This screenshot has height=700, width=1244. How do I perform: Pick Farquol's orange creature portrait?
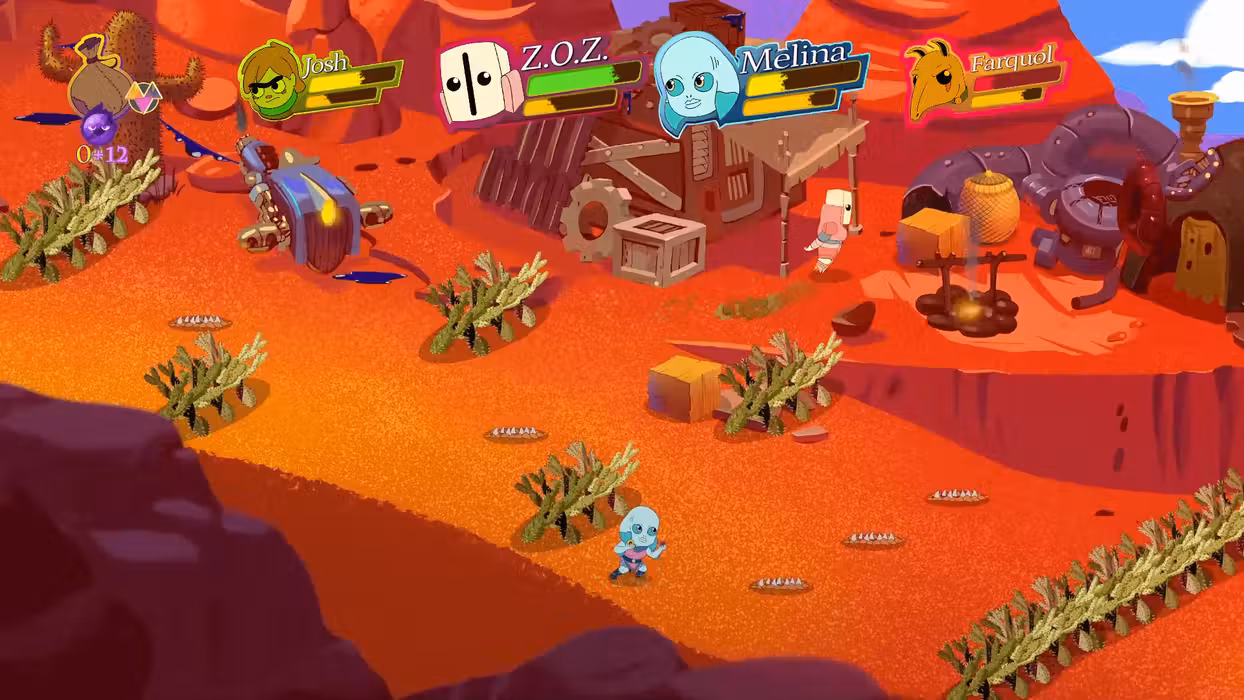(x=937, y=75)
